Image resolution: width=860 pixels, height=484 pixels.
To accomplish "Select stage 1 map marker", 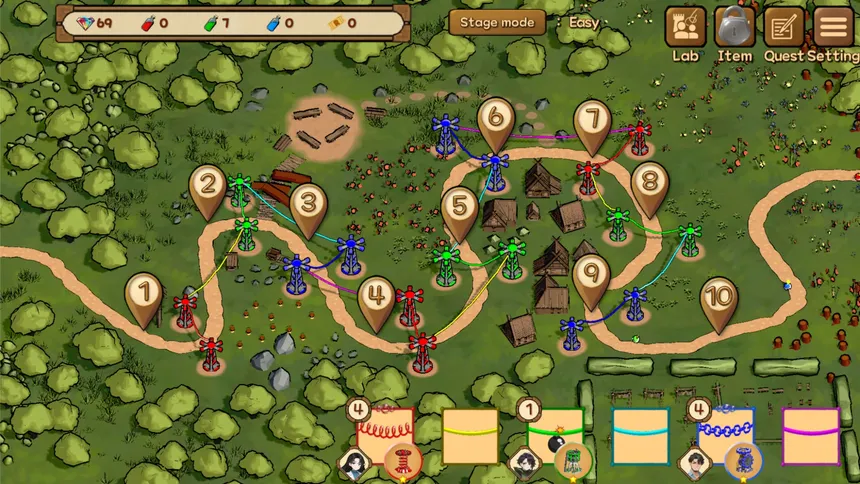I will [x=145, y=295].
